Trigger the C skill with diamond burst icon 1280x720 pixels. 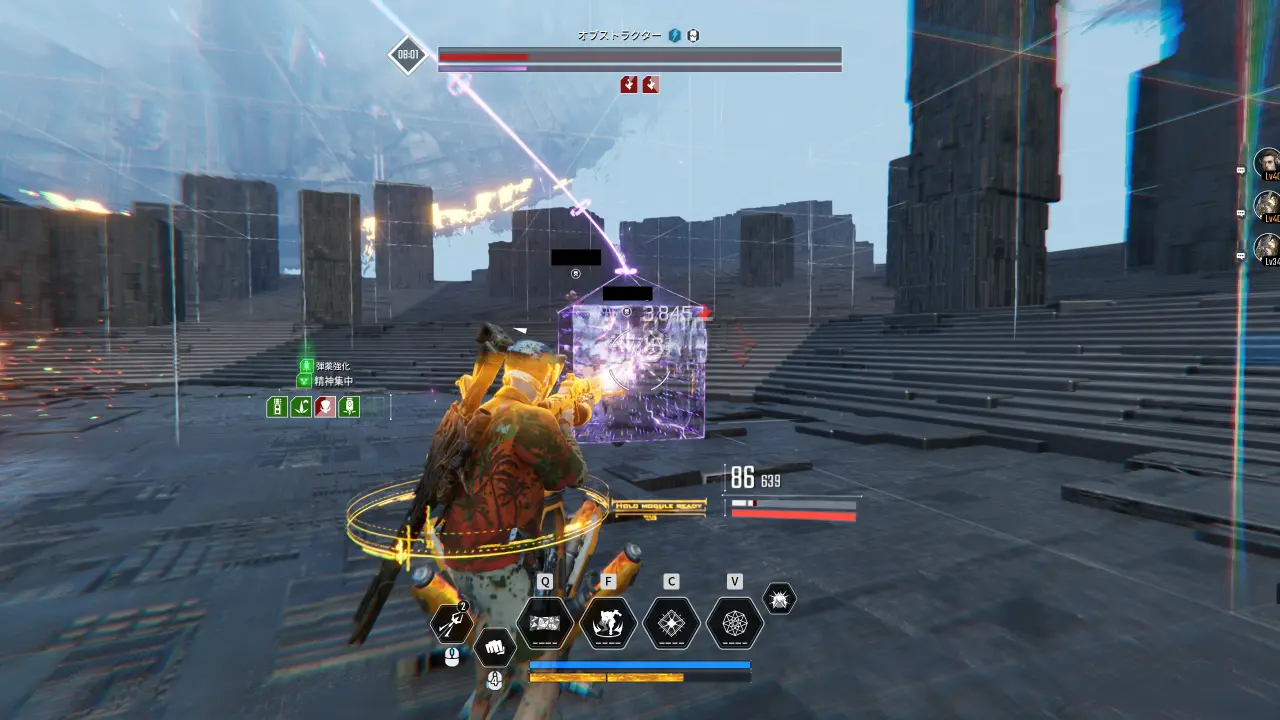(672, 624)
